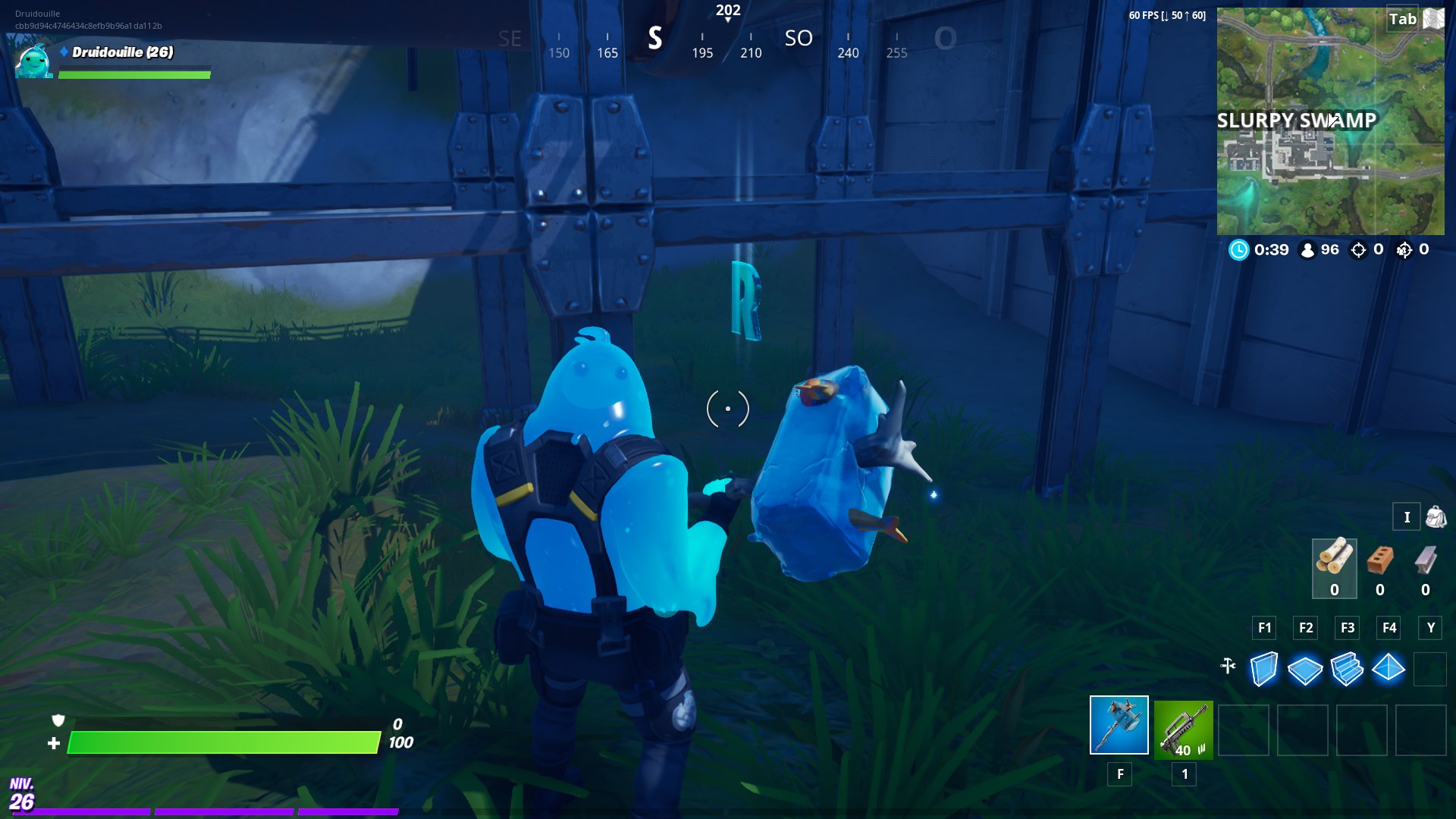Click the SLURPY SWAMP location label

1298,119
